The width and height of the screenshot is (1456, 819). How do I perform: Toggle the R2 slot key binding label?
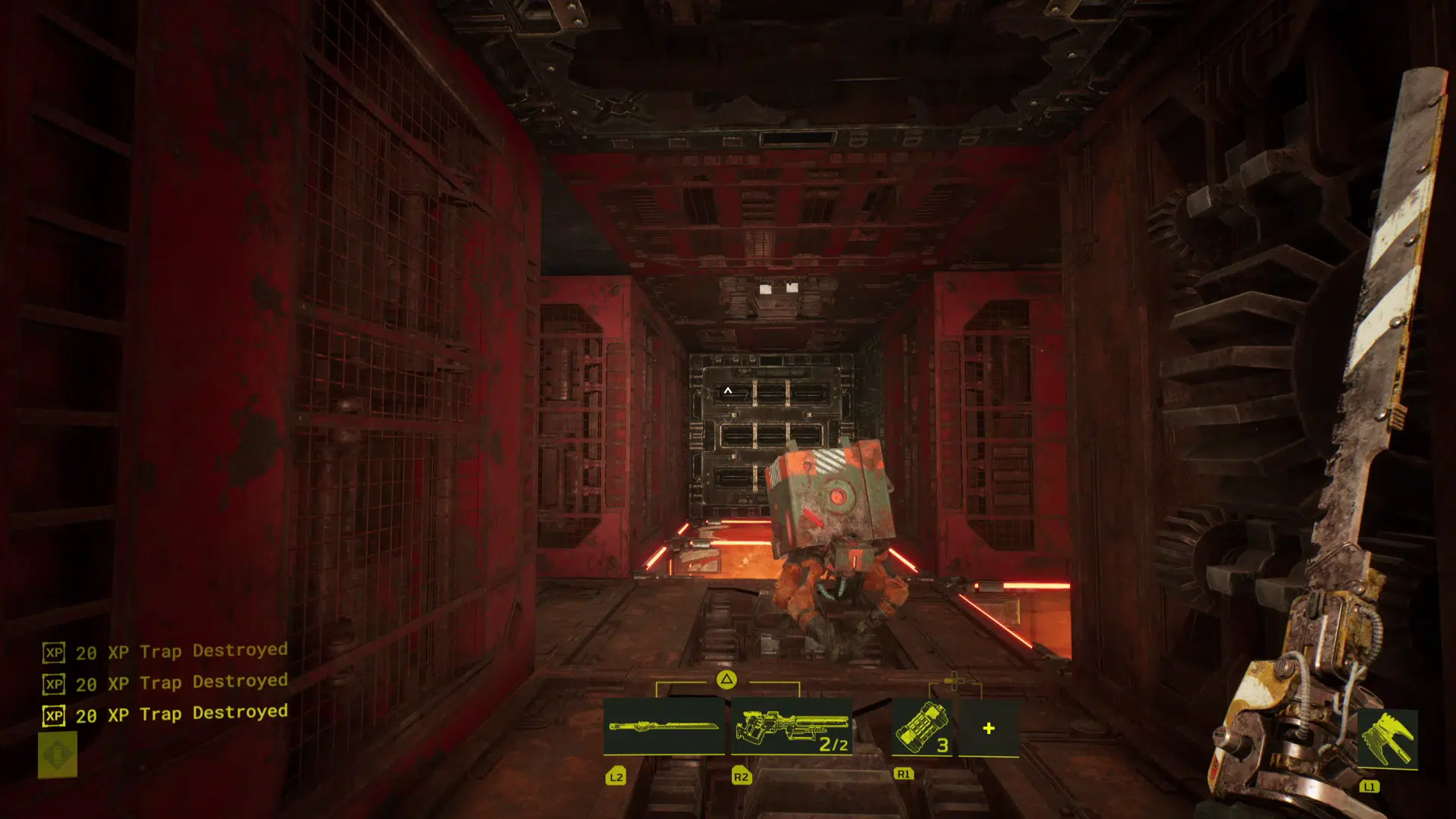pyautogui.click(x=740, y=776)
